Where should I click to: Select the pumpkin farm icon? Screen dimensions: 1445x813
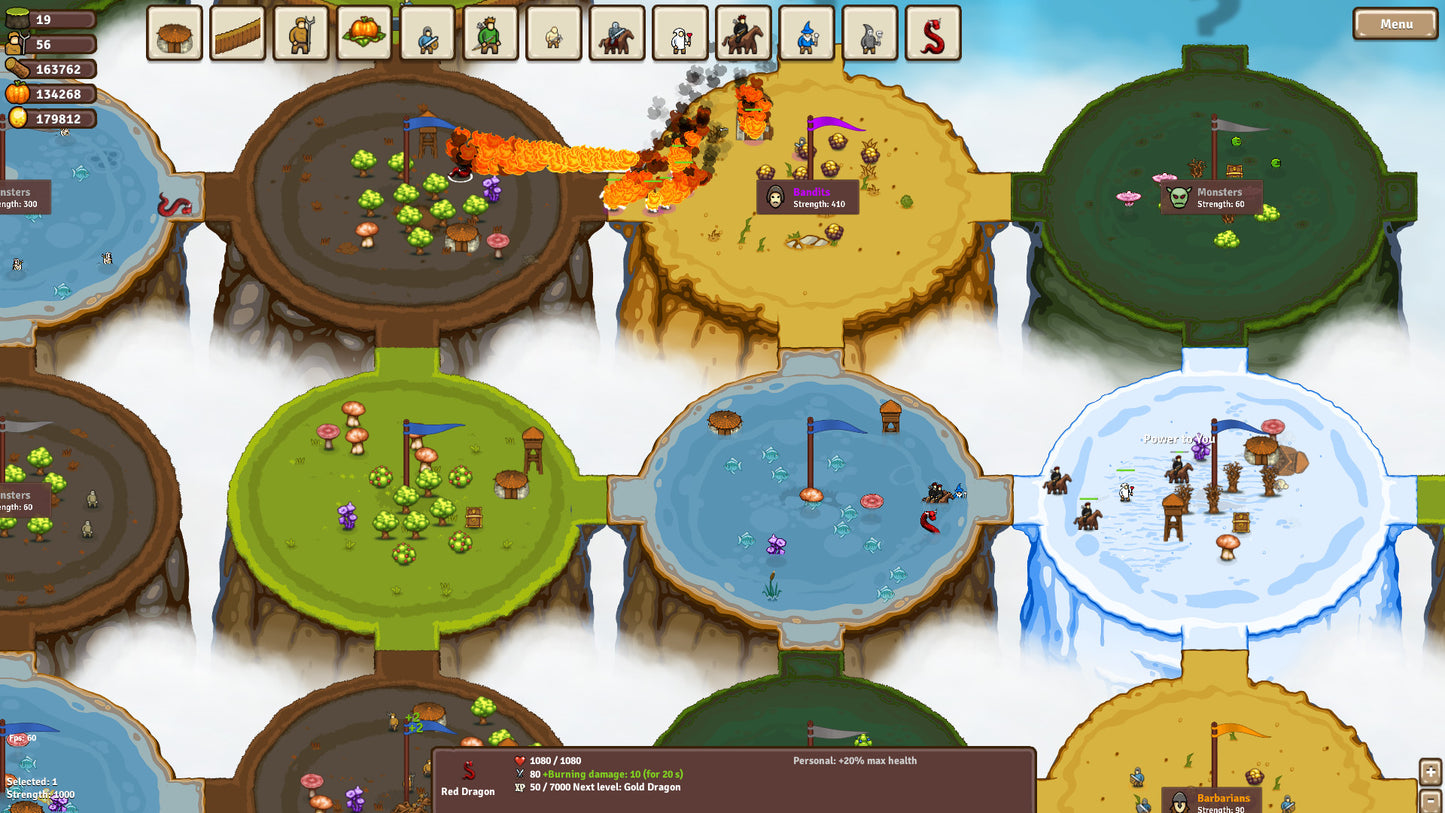[363, 33]
